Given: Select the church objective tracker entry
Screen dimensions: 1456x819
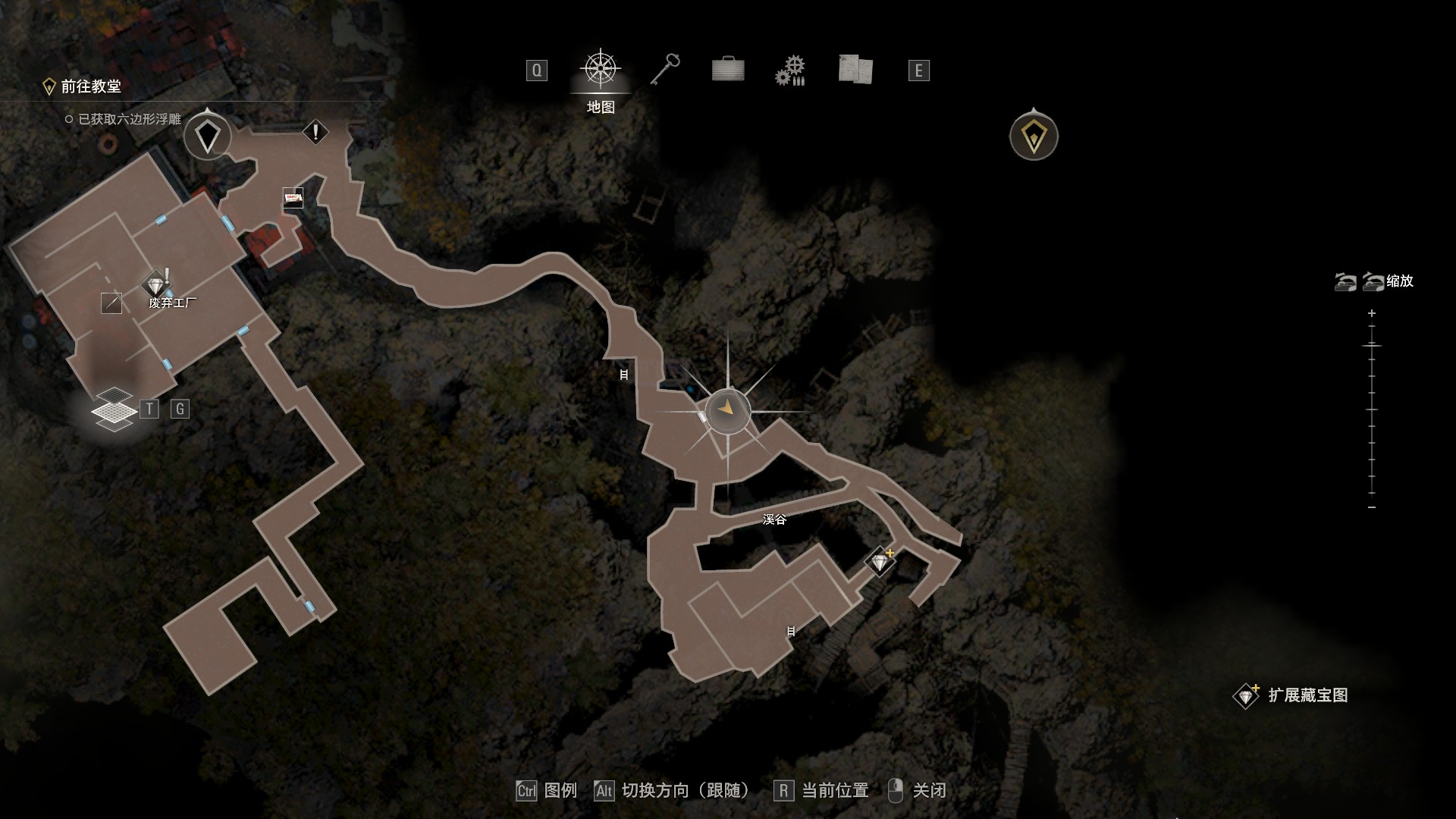Looking at the screenshot, I should [90, 86].
